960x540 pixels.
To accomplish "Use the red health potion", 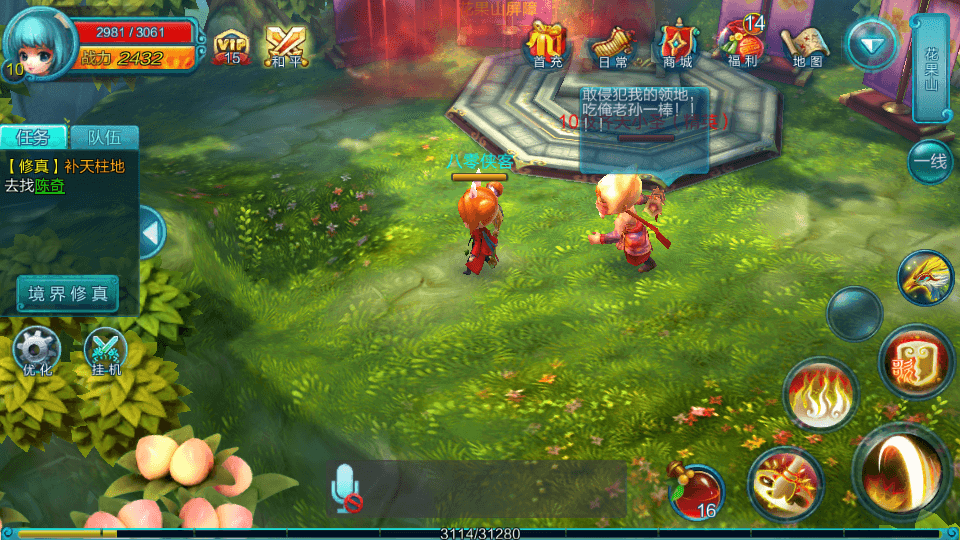I will (x=695, y=491).
